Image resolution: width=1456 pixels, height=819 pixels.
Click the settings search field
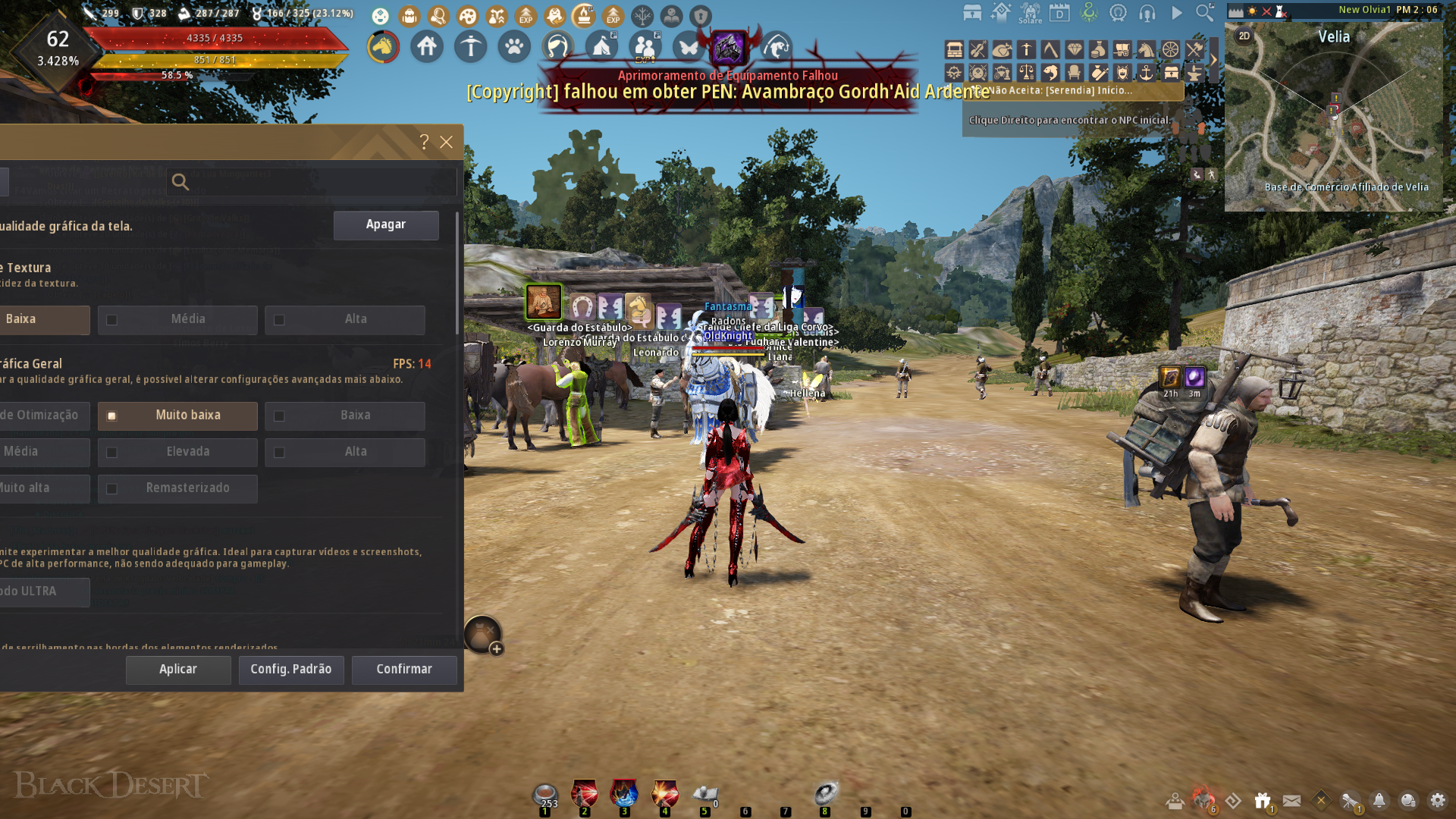312,182
